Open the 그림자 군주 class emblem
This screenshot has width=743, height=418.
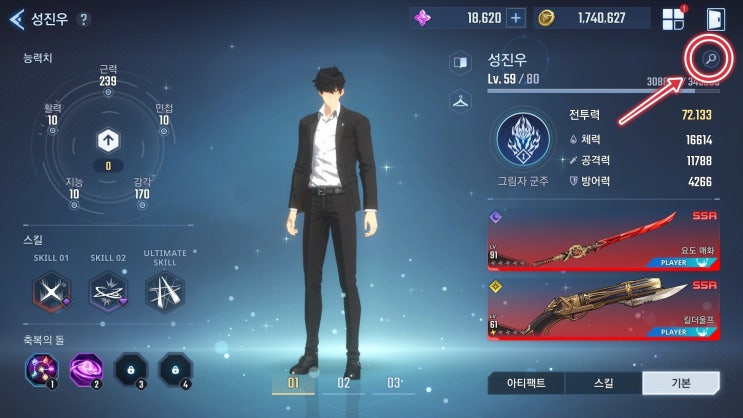click(523, 141)
